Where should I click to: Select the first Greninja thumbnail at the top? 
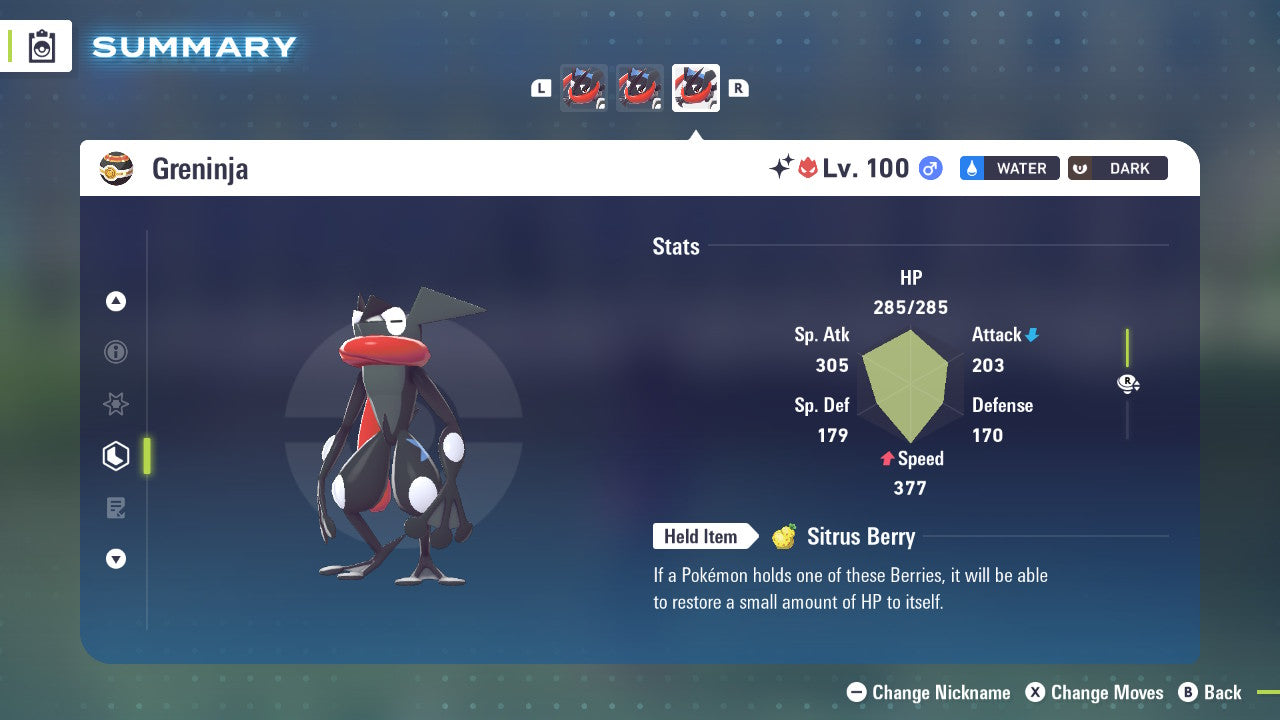[x=584, y=87]
